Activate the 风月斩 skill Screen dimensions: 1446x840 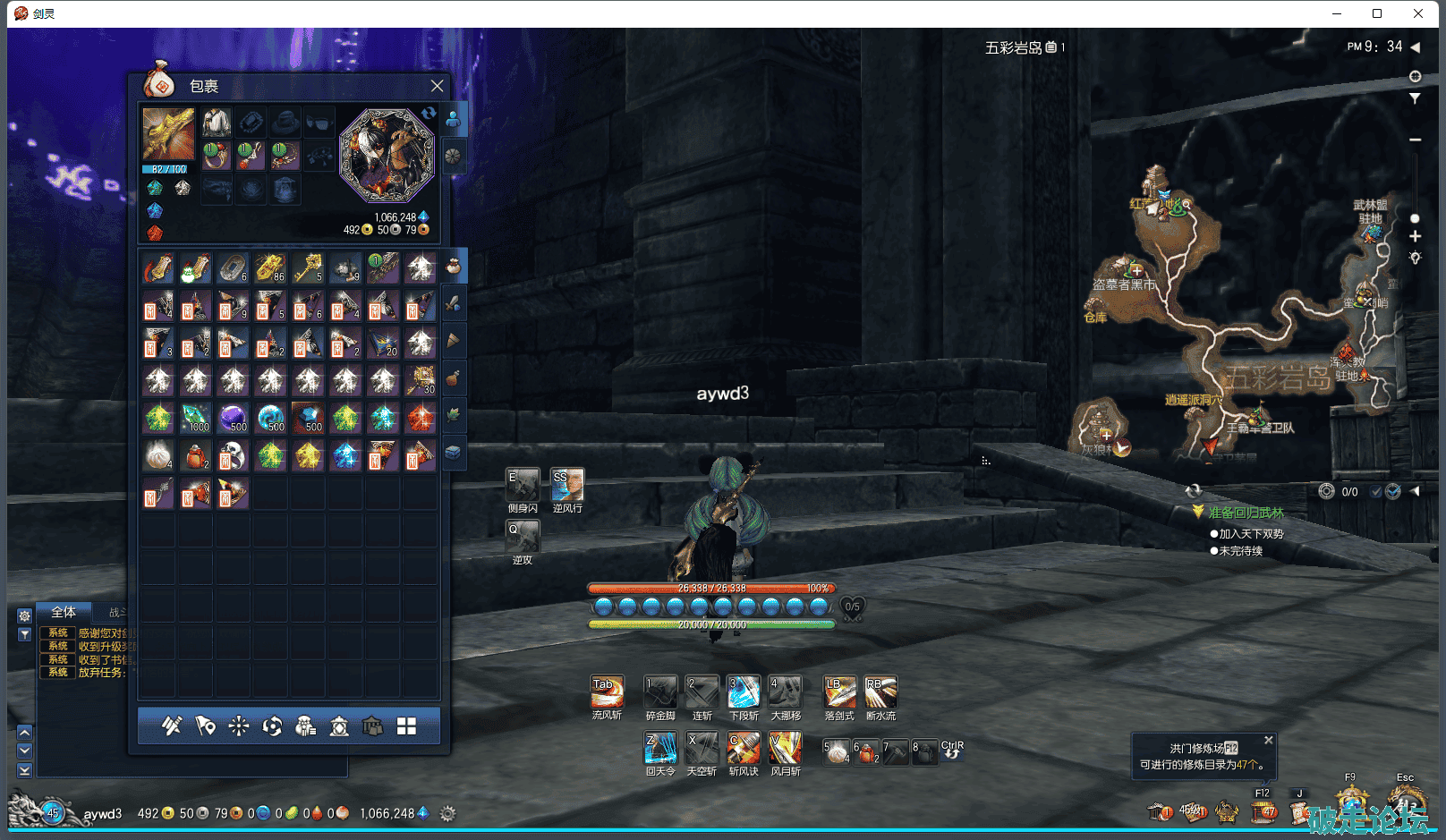click(785, 748)
